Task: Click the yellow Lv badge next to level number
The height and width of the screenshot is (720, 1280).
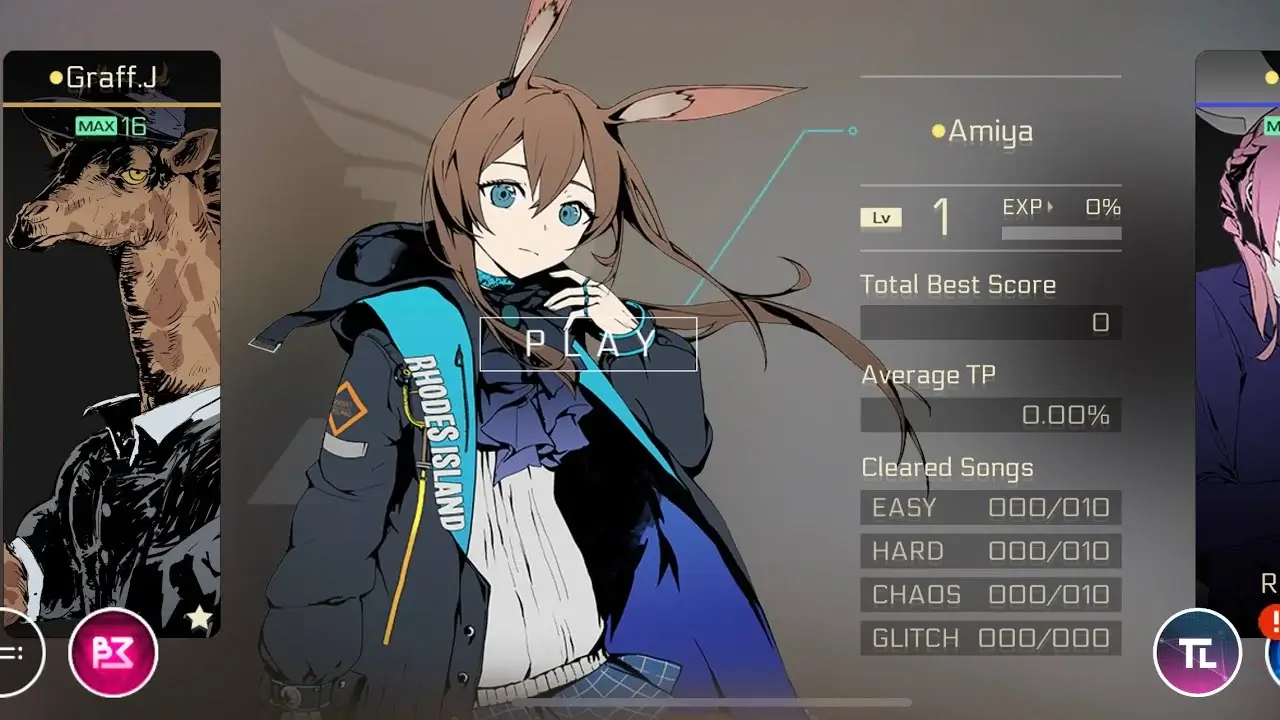Action: (881, 217)
